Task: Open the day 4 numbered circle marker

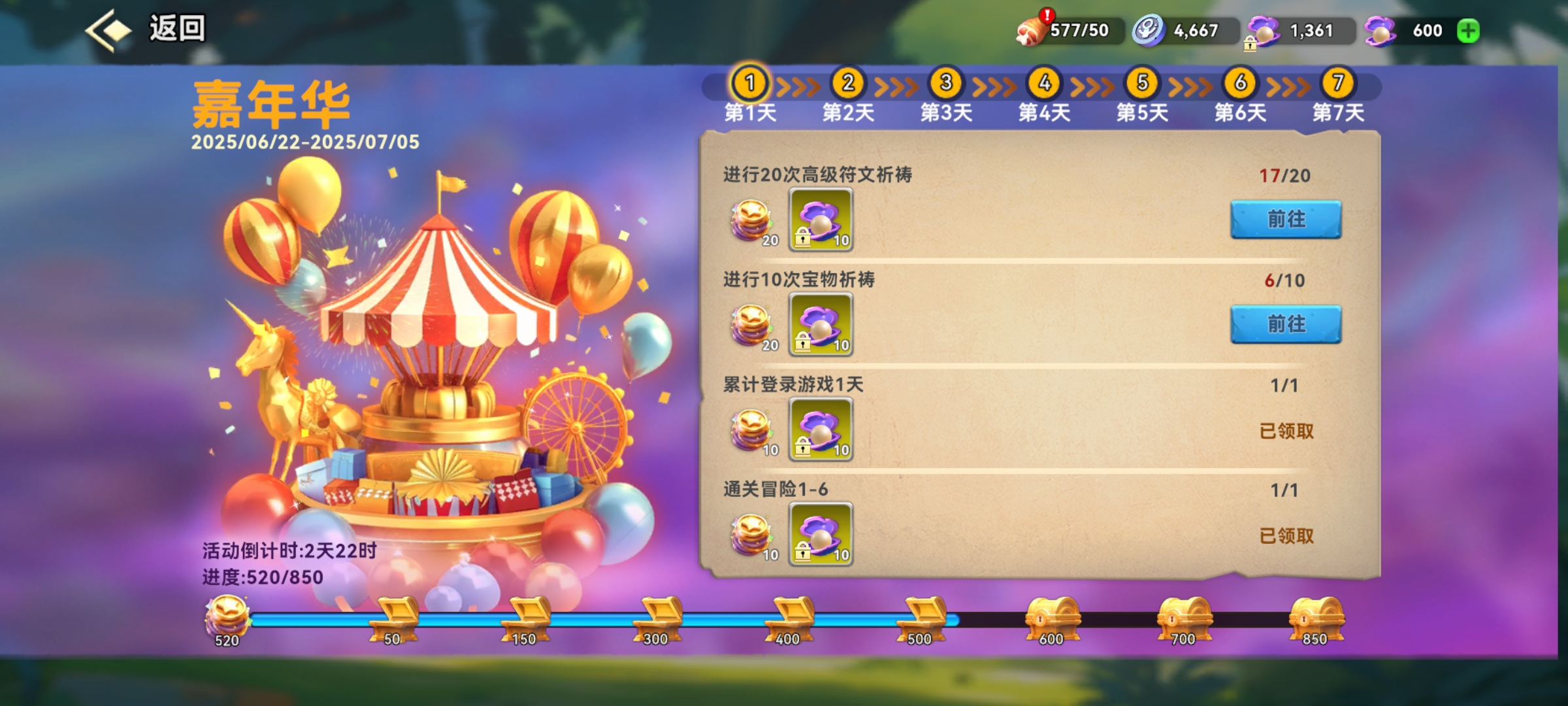Action: pos(1042,84)
